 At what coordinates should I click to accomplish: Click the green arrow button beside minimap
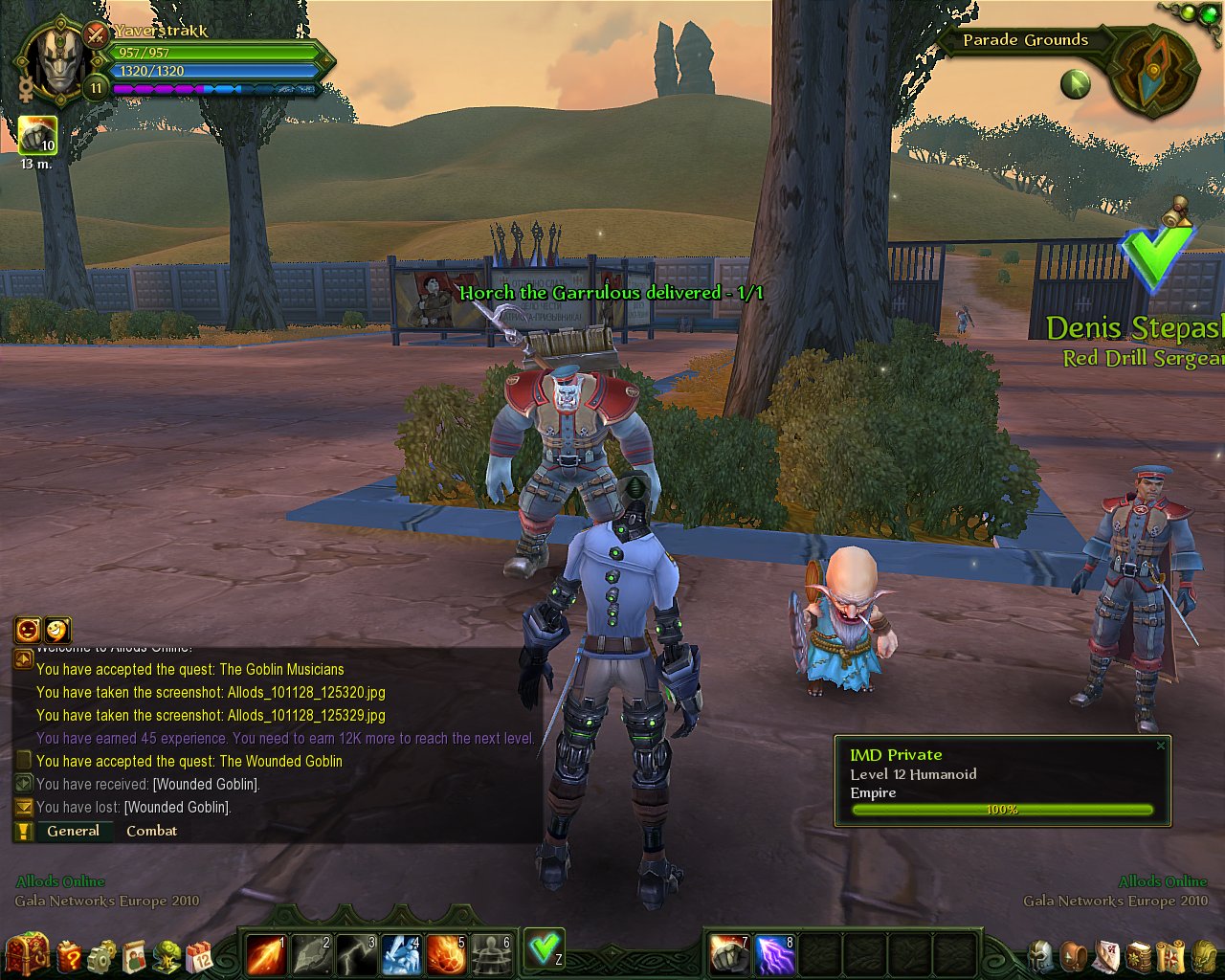pos(1076,84)
